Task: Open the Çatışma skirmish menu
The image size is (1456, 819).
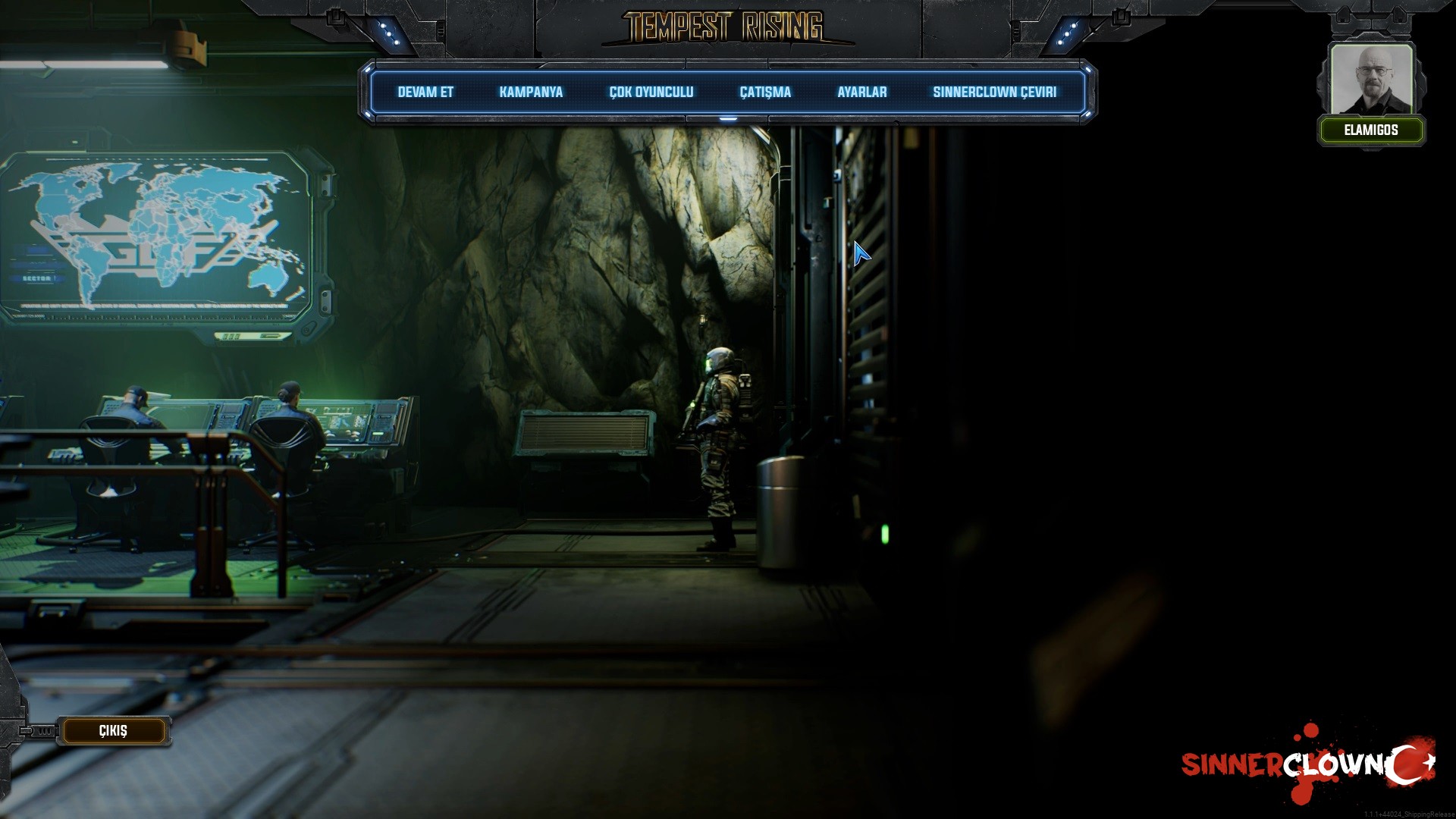Action: (x=765, y=93)
